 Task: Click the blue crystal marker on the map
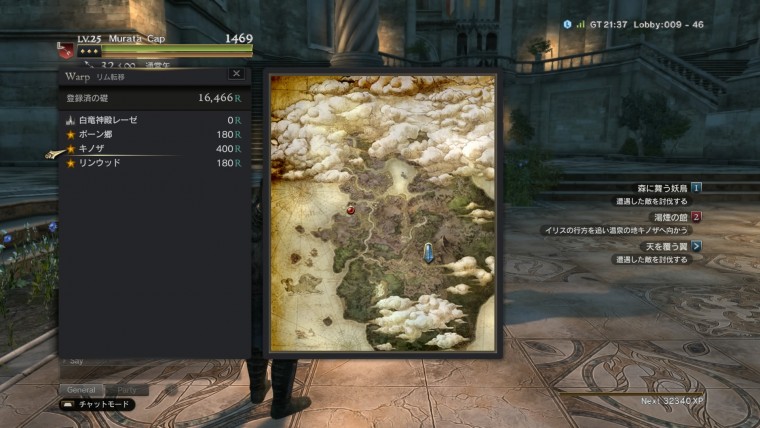point(429,252)
